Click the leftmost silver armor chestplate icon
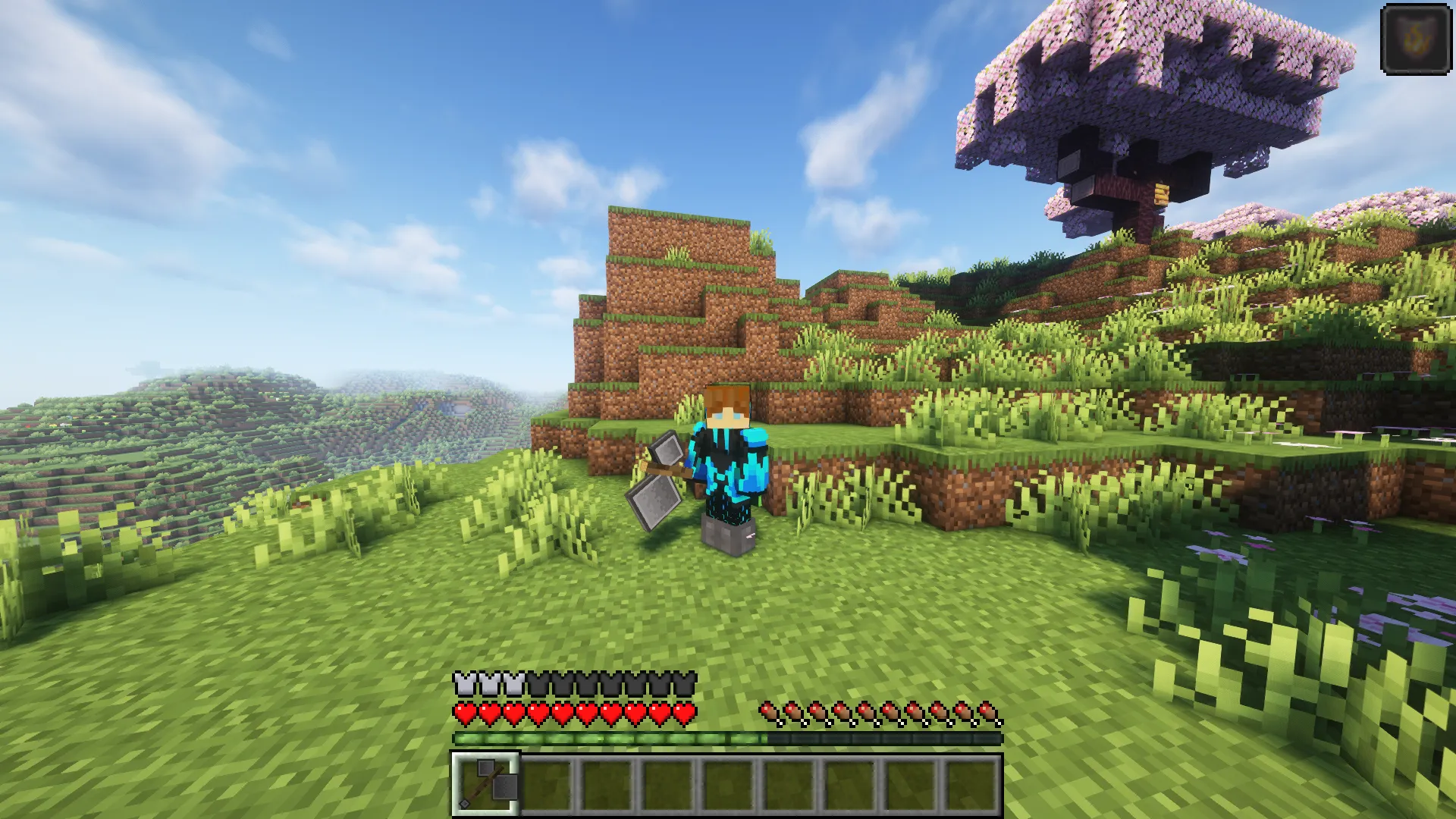This screenshot has width=1456, height=819. (x=463, y=683)
